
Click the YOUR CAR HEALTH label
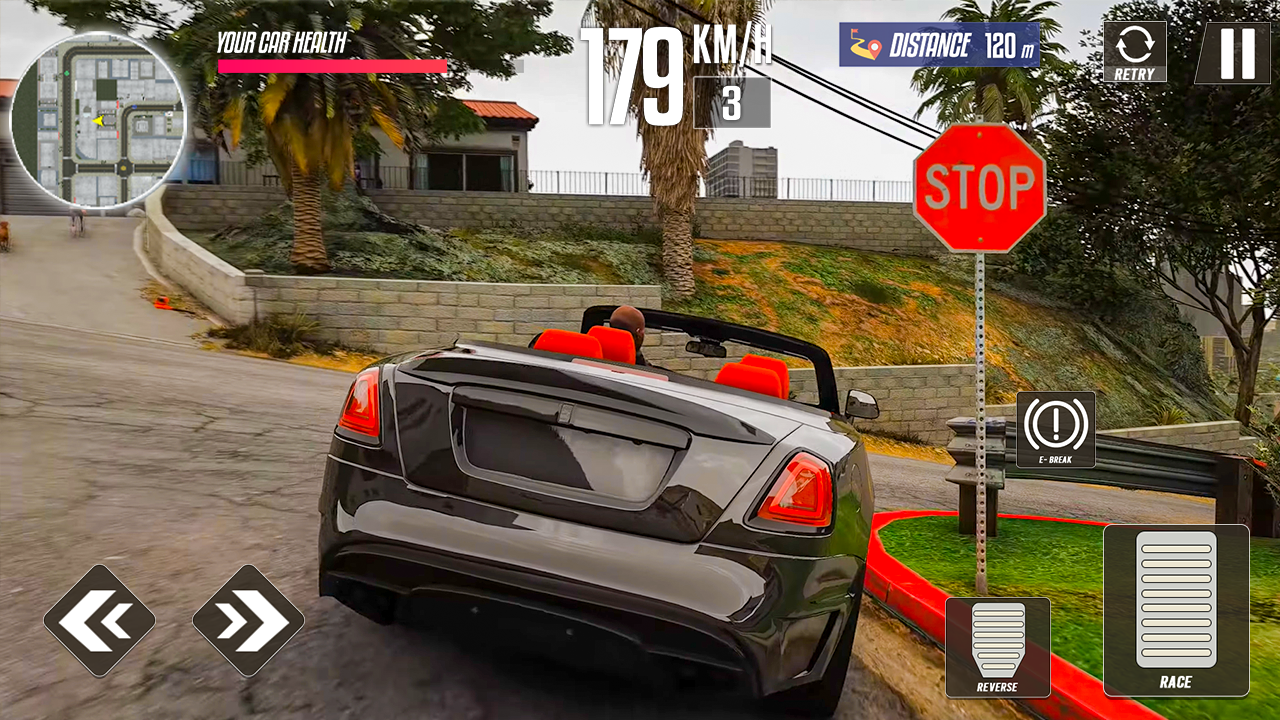coord(280,42)
